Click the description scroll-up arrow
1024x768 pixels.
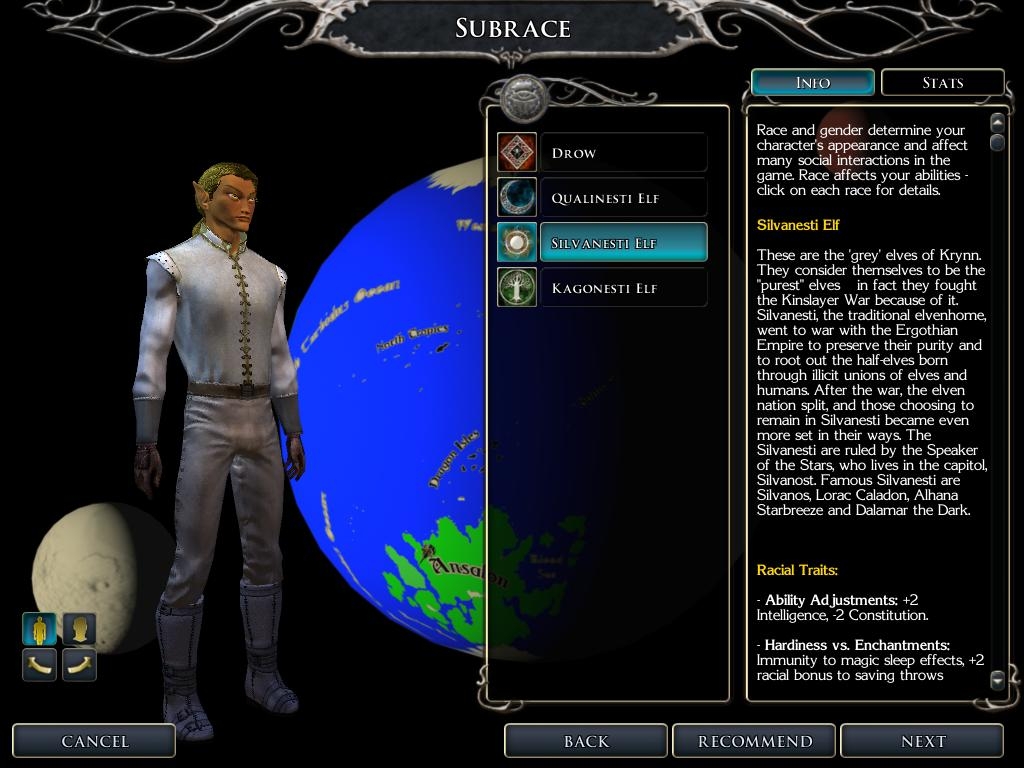click(997, 123)
